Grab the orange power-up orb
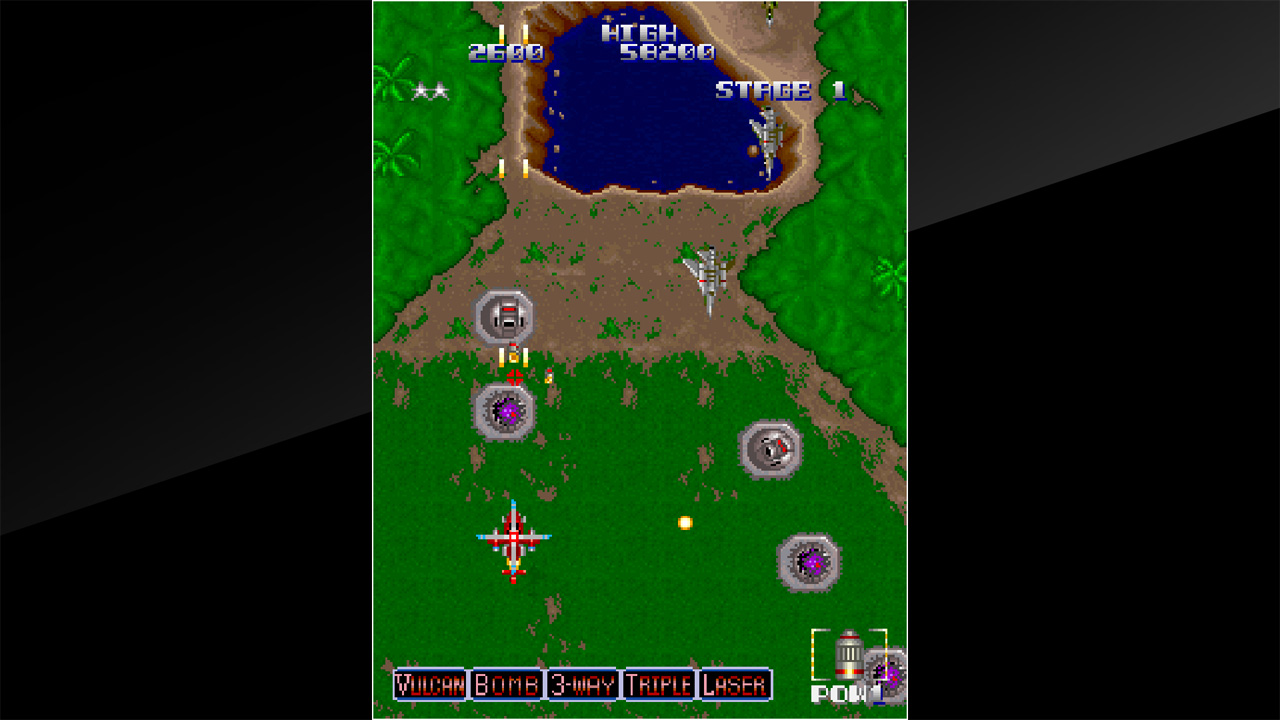Viewport: 1280px width, 720px height. pos(685,525)
